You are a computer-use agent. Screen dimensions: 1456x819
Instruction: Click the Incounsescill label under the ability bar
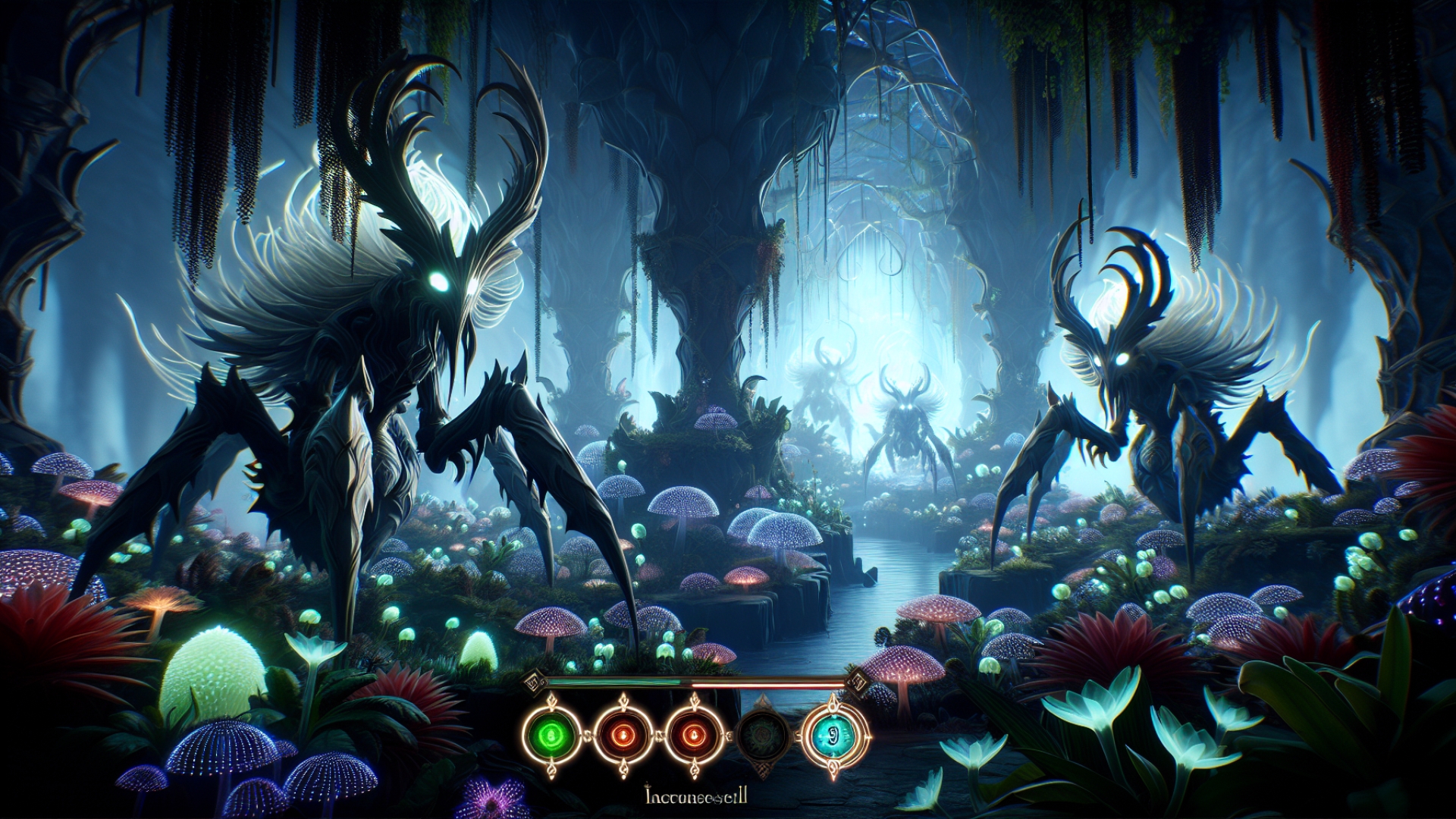695,795
